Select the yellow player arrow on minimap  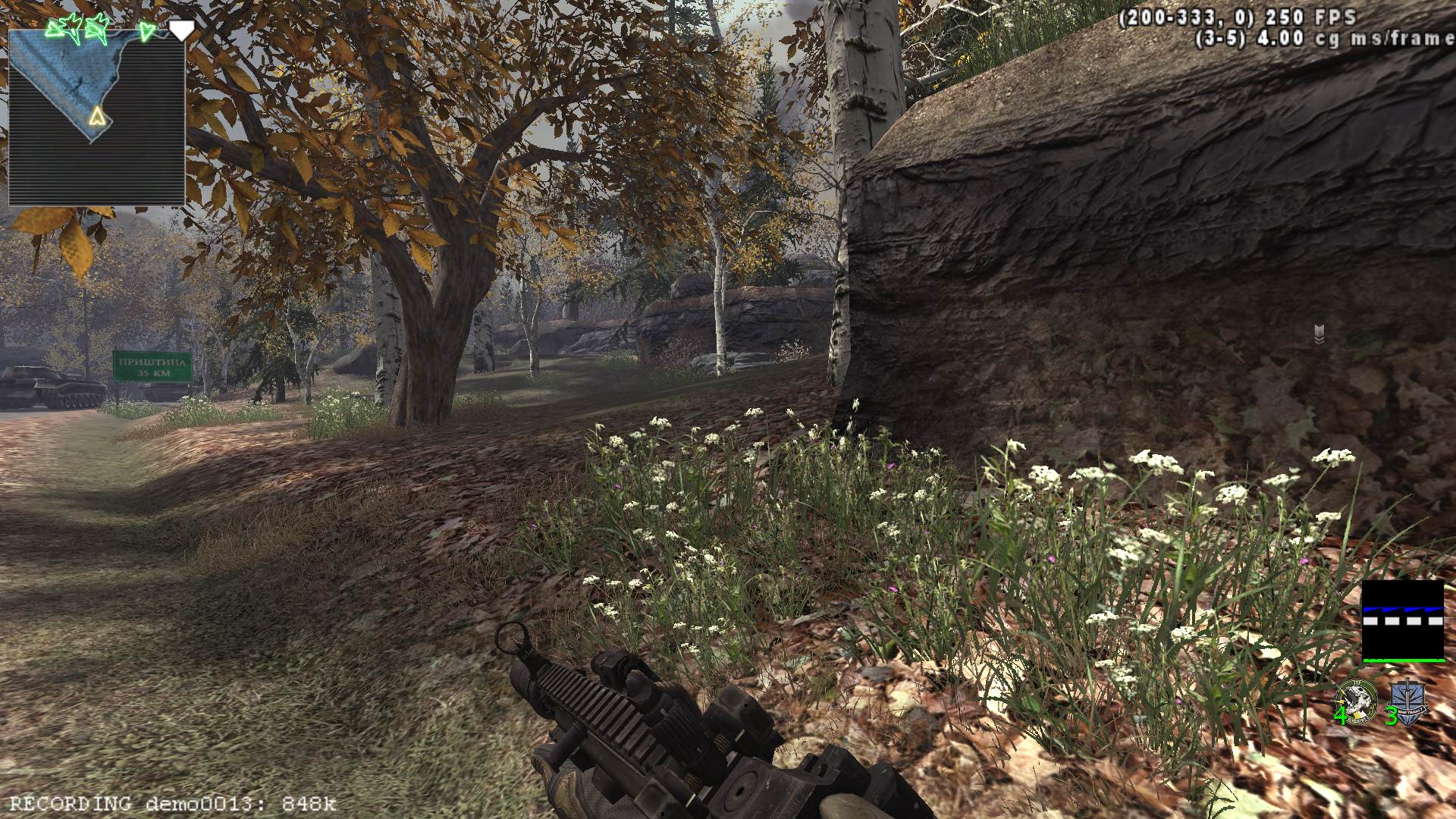point(96,116)
